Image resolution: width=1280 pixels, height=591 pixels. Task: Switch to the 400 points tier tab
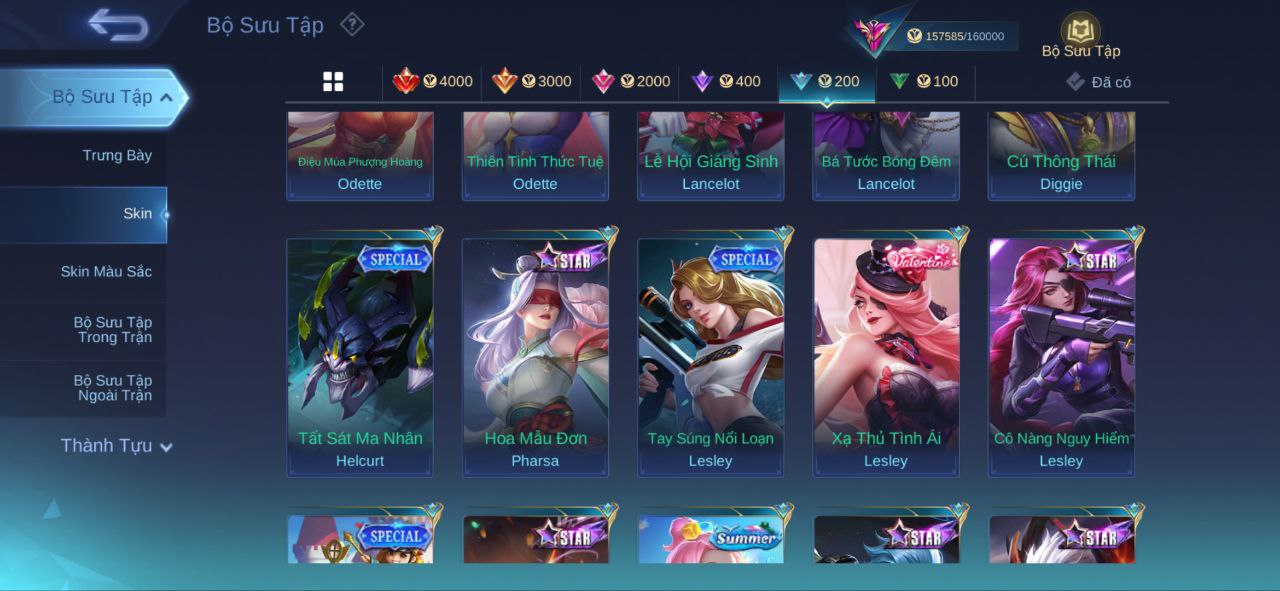[x=727, y=82]
